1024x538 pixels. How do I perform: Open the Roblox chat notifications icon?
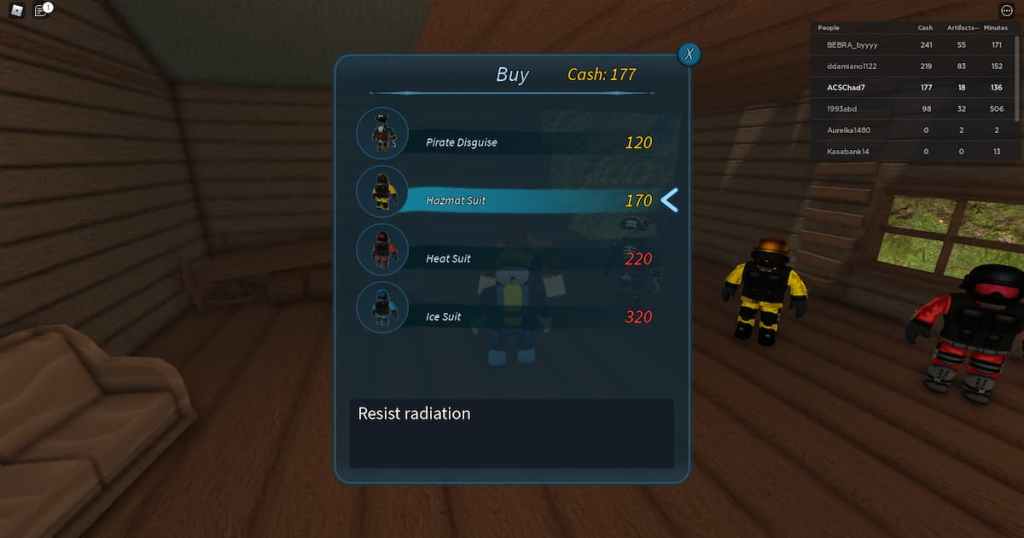click(x=41, y=11)
